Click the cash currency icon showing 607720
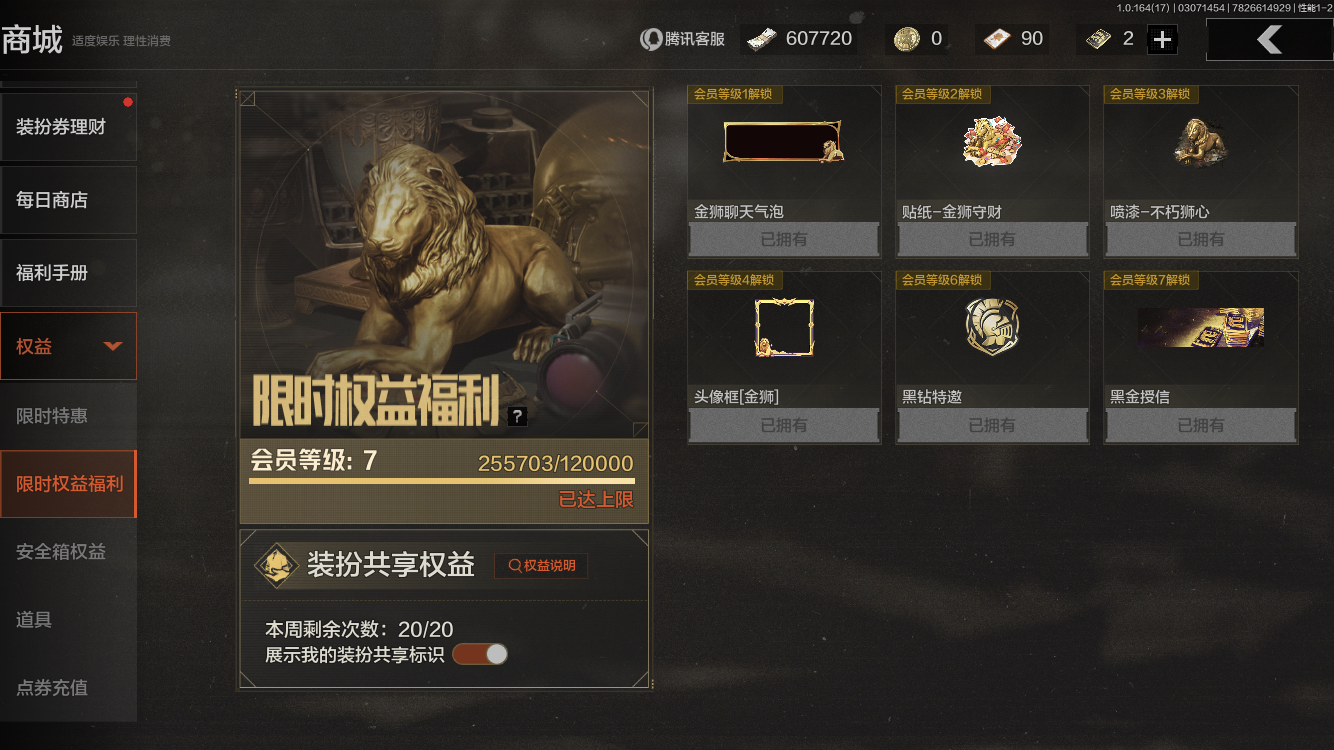Viewport: 1334px width, 750px height. 760,38
